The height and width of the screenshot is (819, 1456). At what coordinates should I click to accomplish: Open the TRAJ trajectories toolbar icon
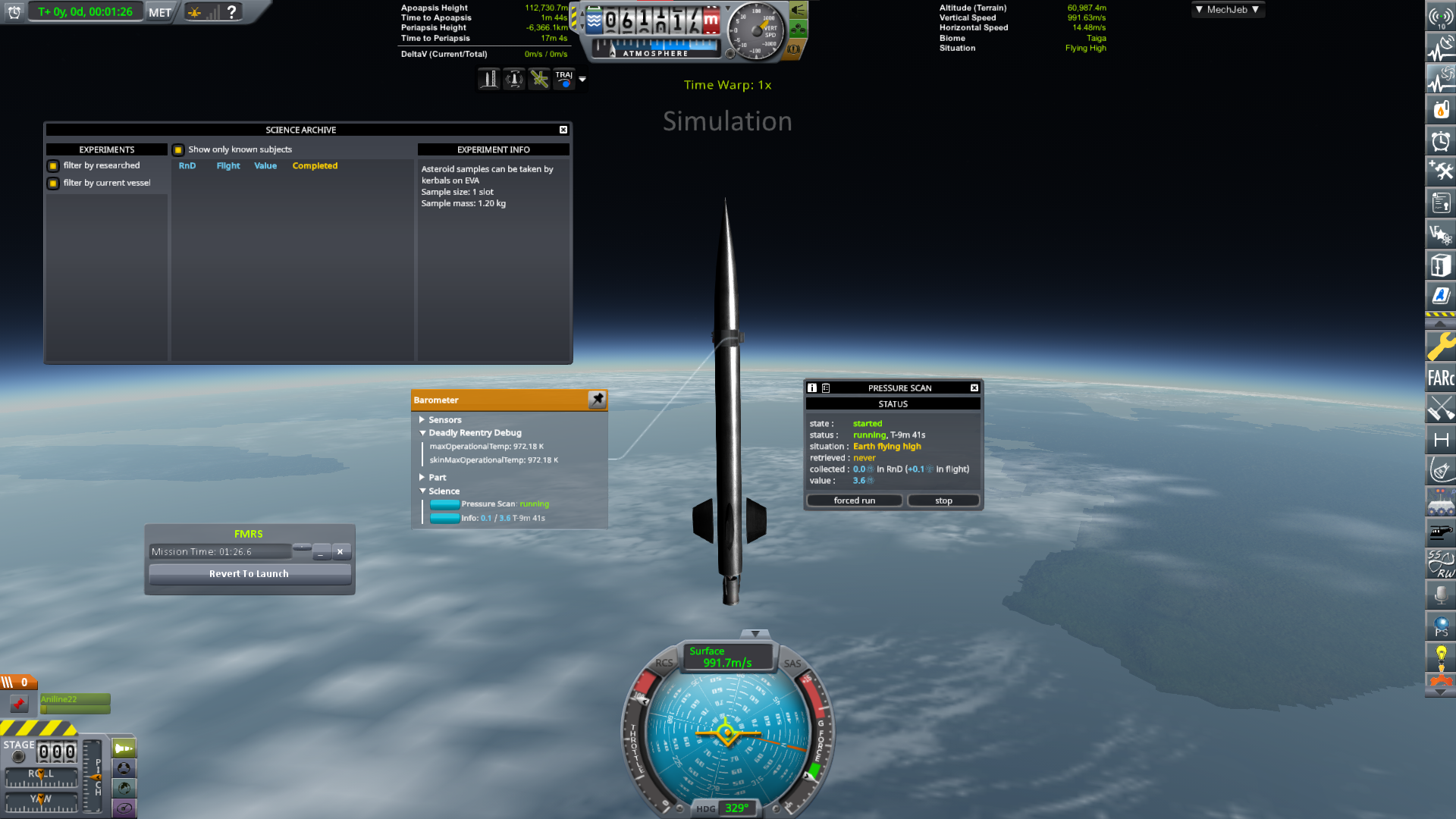[x=564, y=78]
